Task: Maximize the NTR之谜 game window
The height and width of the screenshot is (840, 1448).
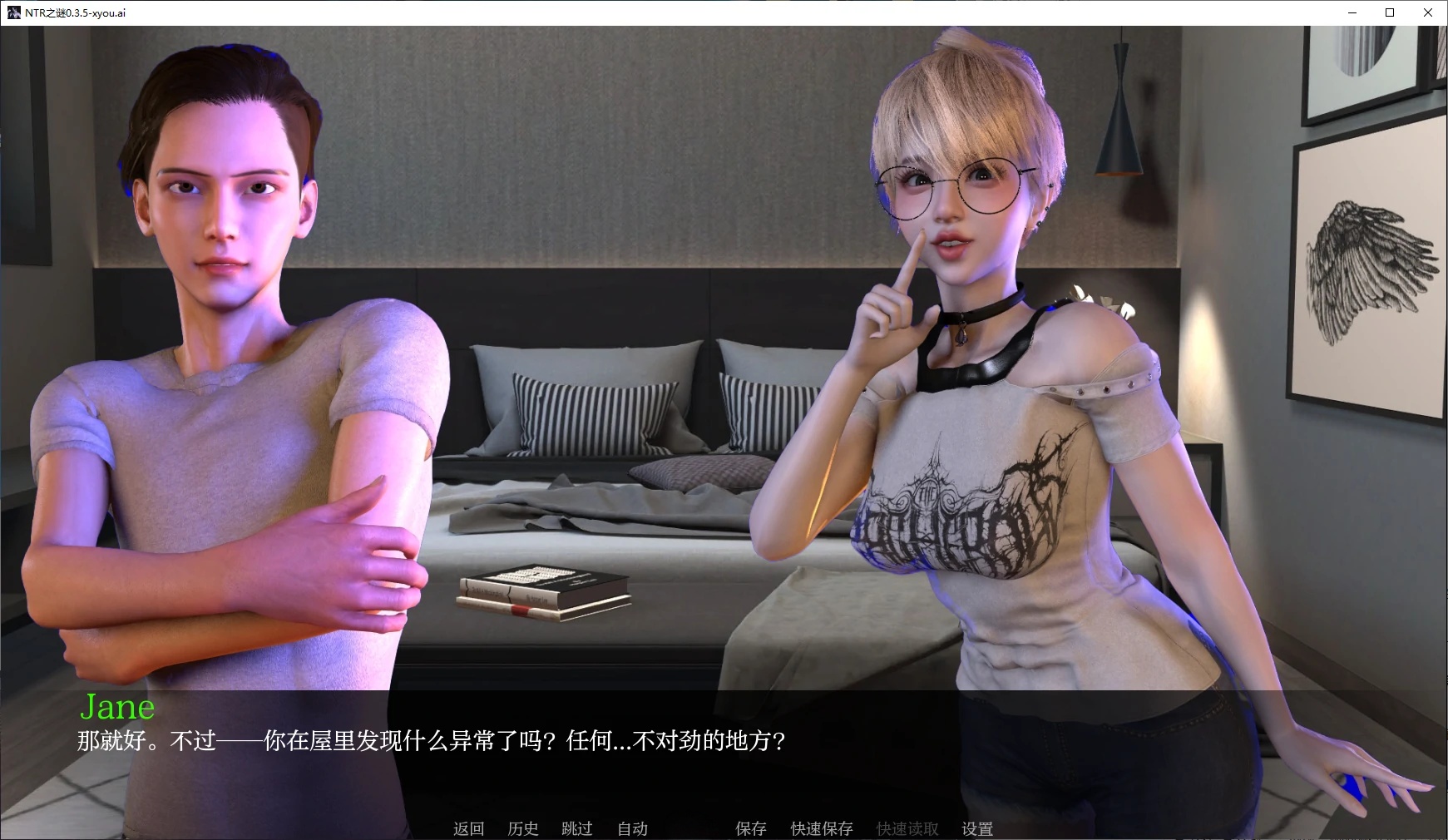Action: pyautogui.click(x=1388, y=12)
